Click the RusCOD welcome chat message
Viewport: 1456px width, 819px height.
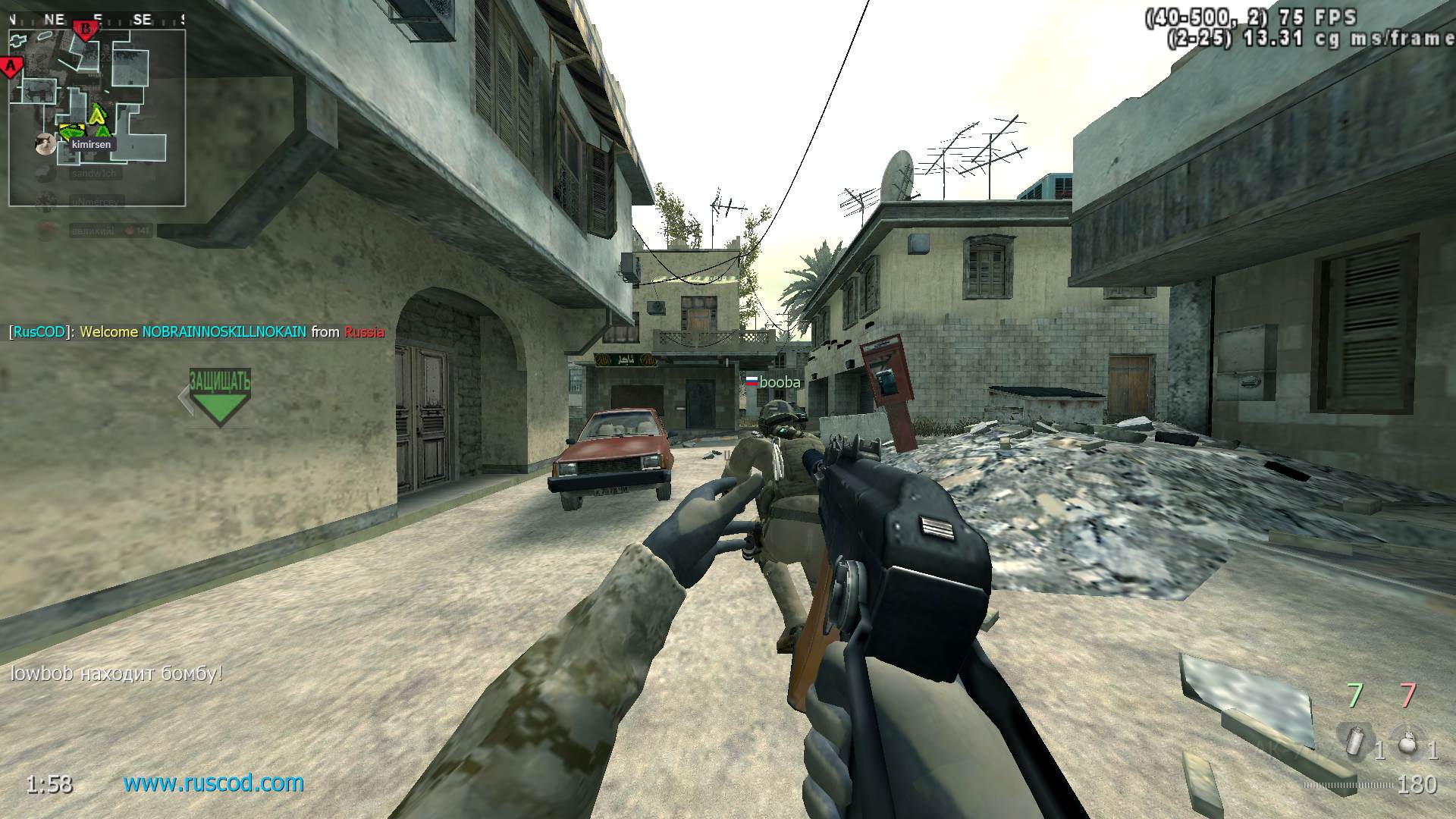click(196, 331)
